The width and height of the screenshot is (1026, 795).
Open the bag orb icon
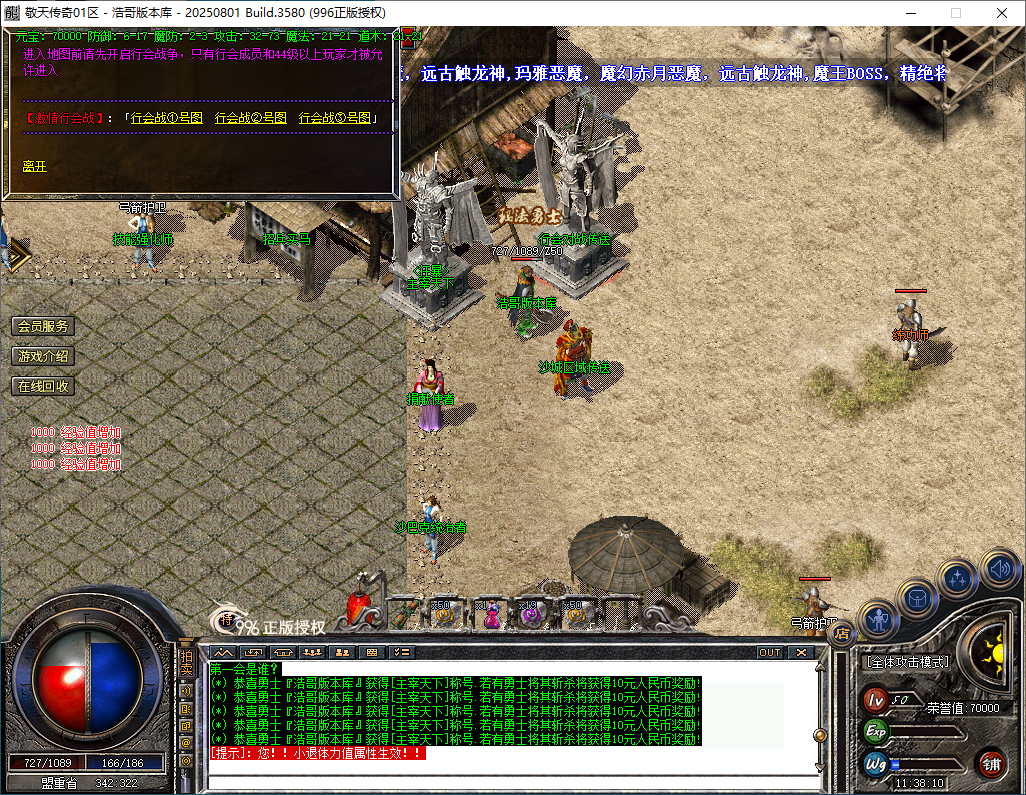(x=916, y=598)
